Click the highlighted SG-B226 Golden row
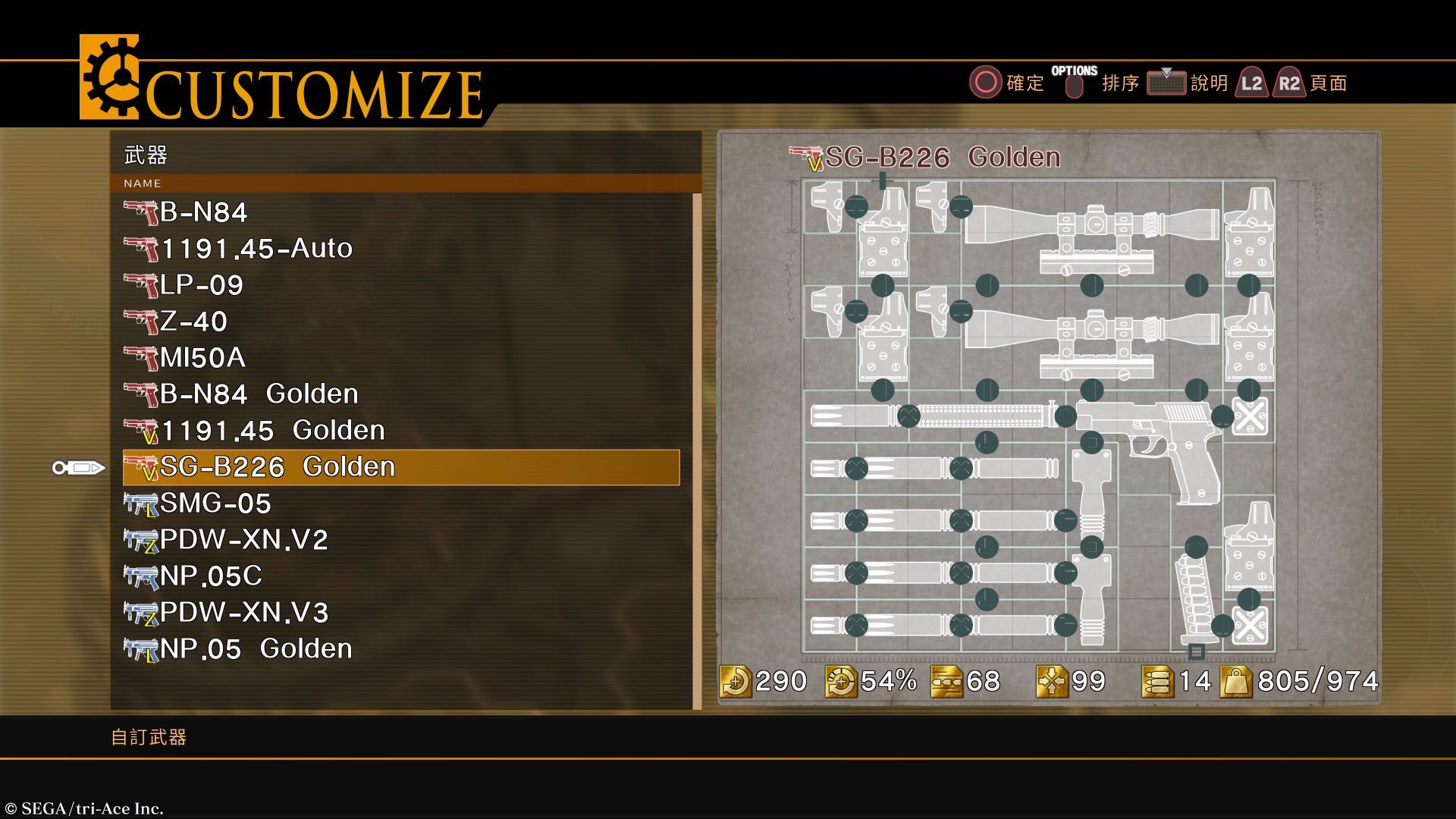 (400, 467)
